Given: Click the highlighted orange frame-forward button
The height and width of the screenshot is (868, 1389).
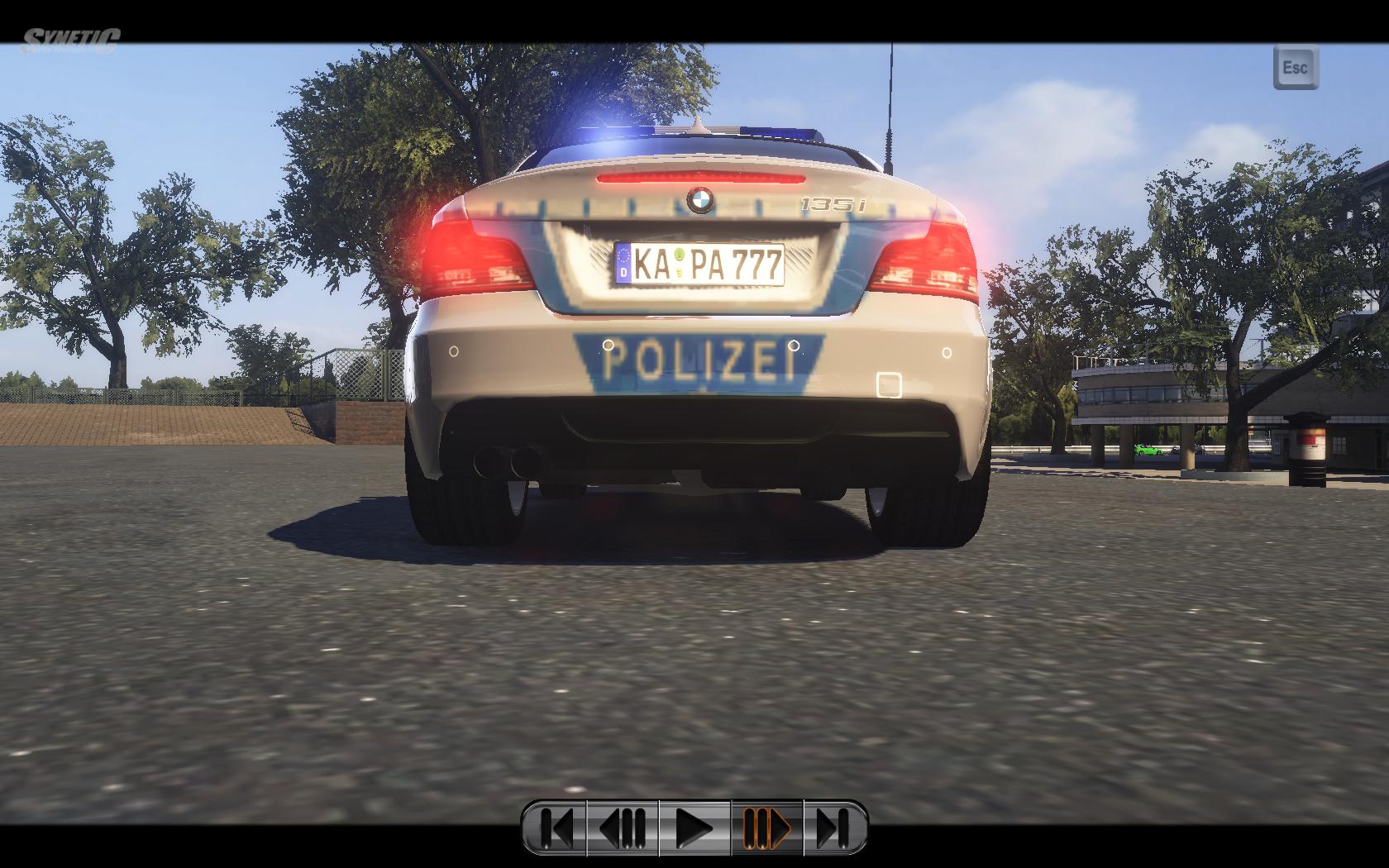Looking at the screenshot, I should 766,827.
